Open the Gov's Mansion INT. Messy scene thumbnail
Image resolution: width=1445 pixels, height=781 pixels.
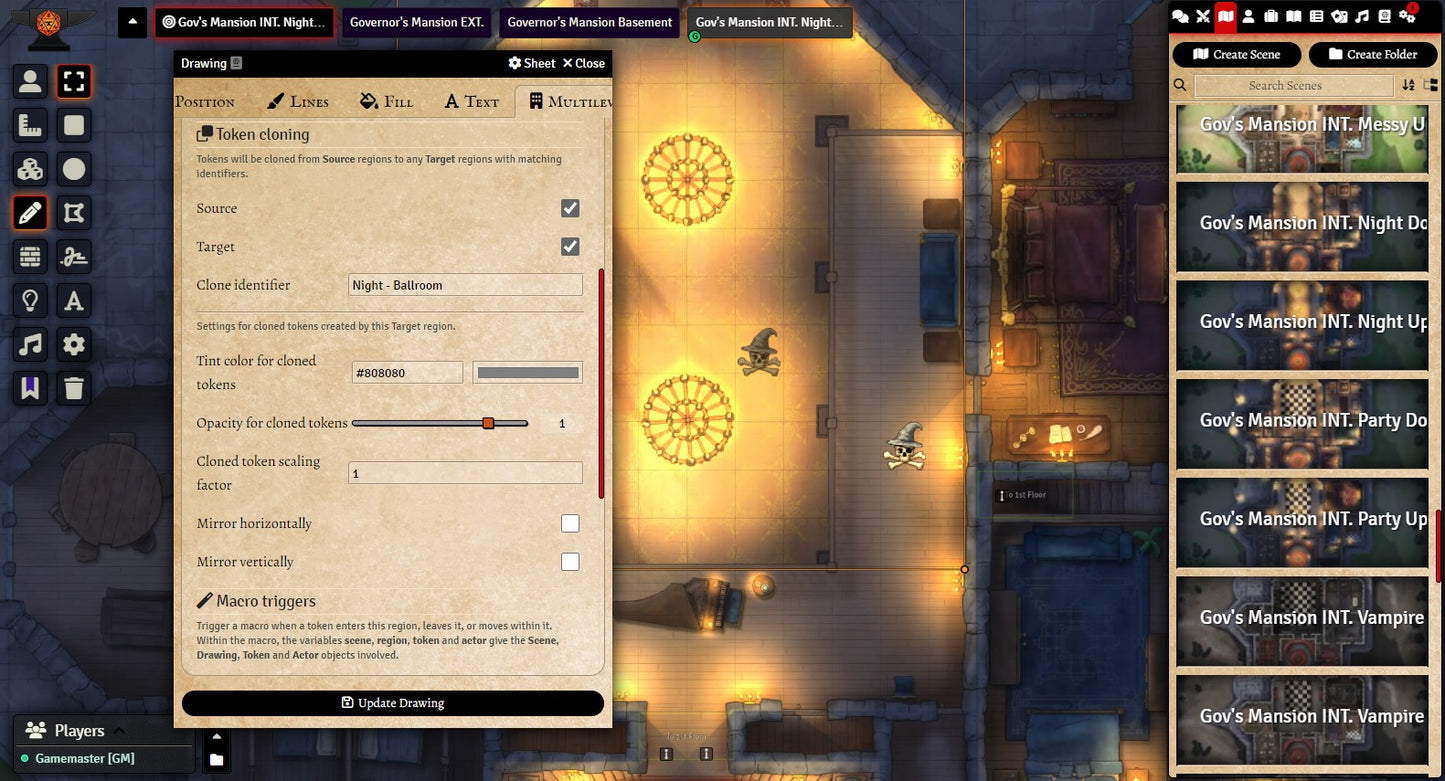(1301, 139)
